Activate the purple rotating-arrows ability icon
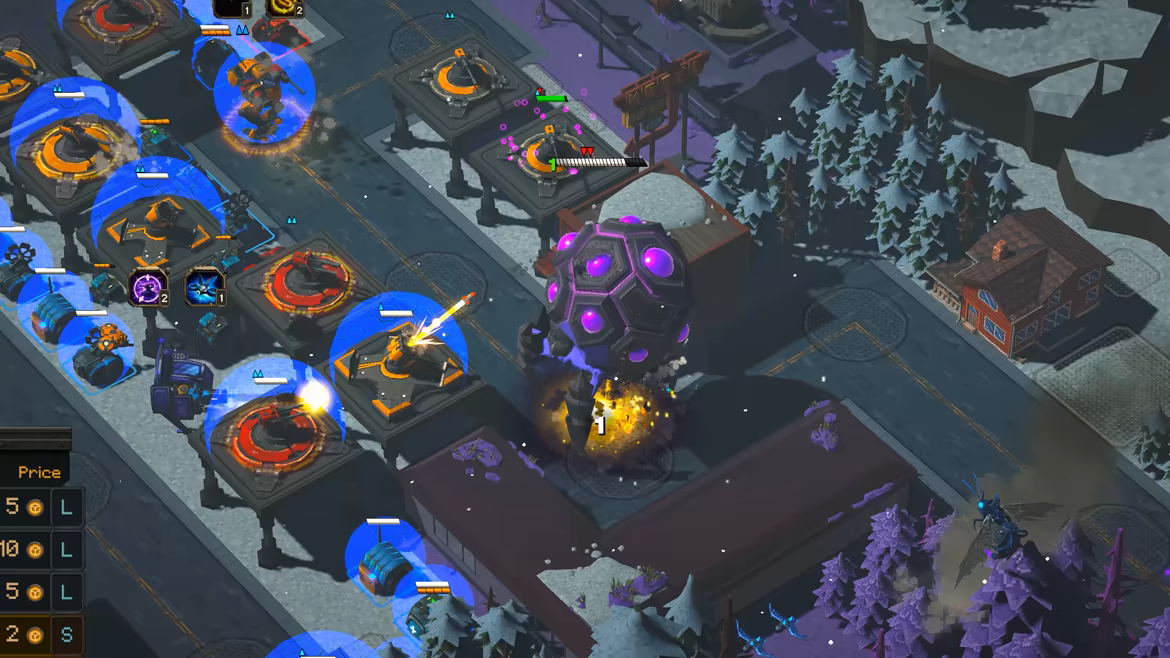1170x658 pixels. [147, 286]
